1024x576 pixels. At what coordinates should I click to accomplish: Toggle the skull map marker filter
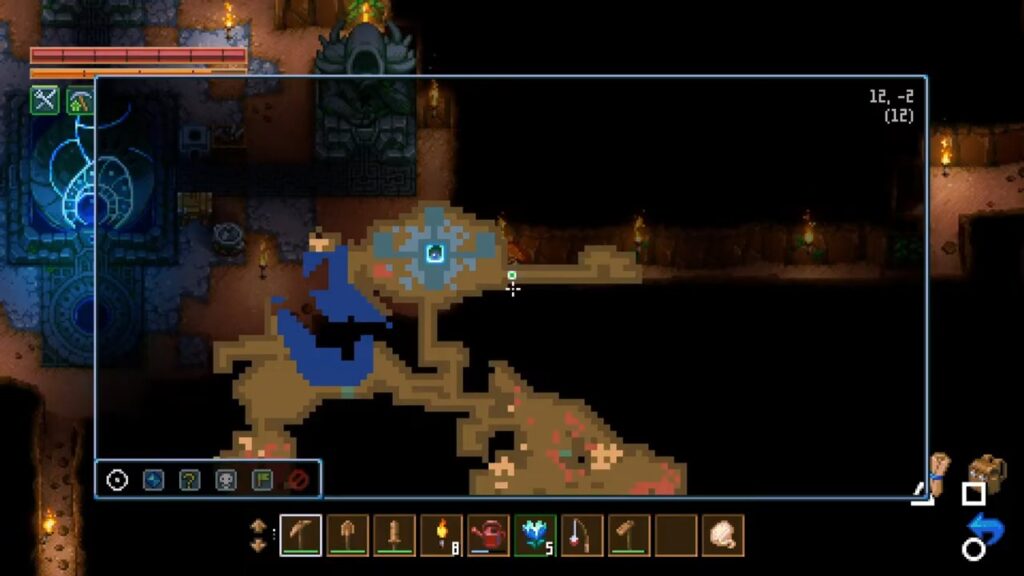pos(226,480)
